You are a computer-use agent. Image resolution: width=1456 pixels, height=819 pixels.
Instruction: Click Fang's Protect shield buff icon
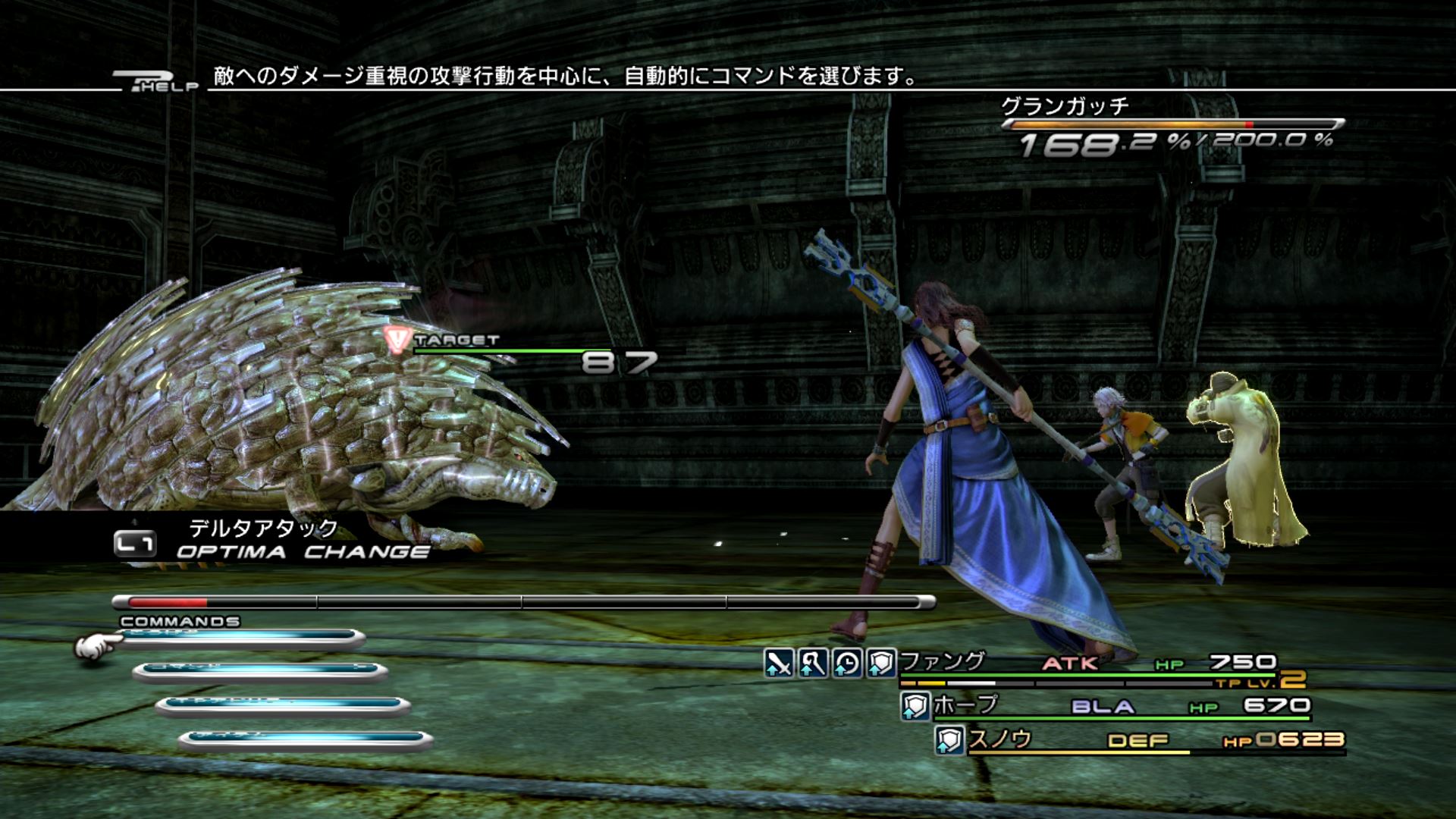point(881,664)
